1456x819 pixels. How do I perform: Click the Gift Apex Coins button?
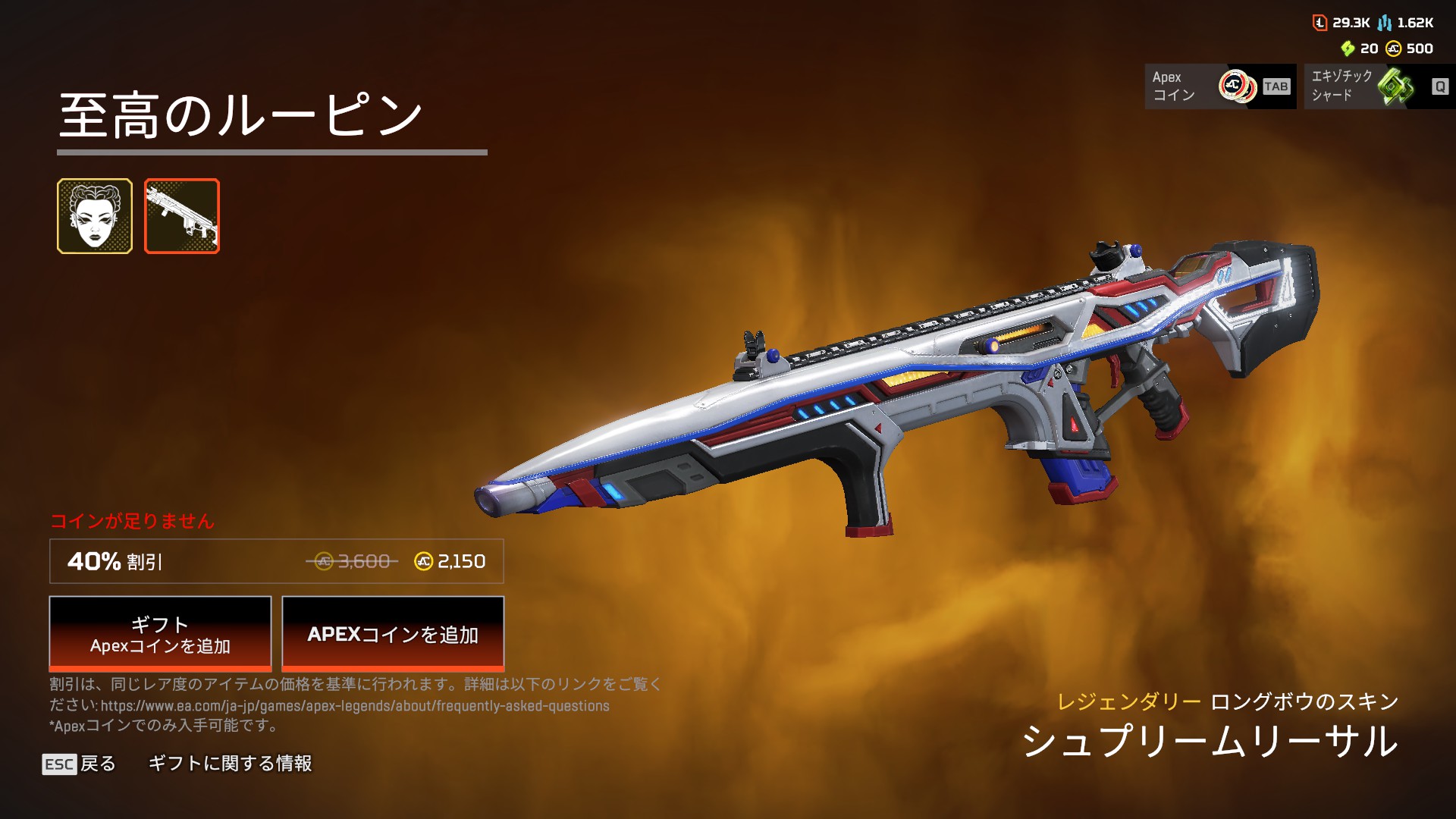click(x=160, y=634)
